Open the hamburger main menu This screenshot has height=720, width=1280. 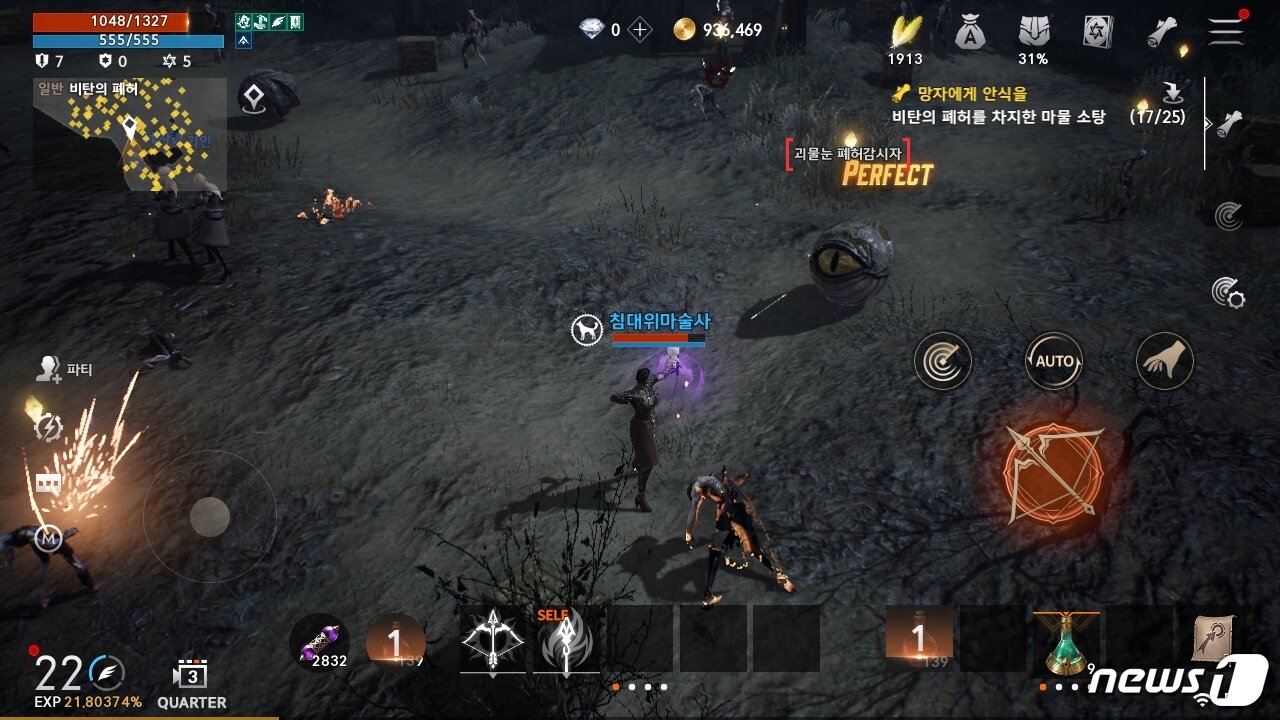pyautogui.click(x=1225, y=31)
